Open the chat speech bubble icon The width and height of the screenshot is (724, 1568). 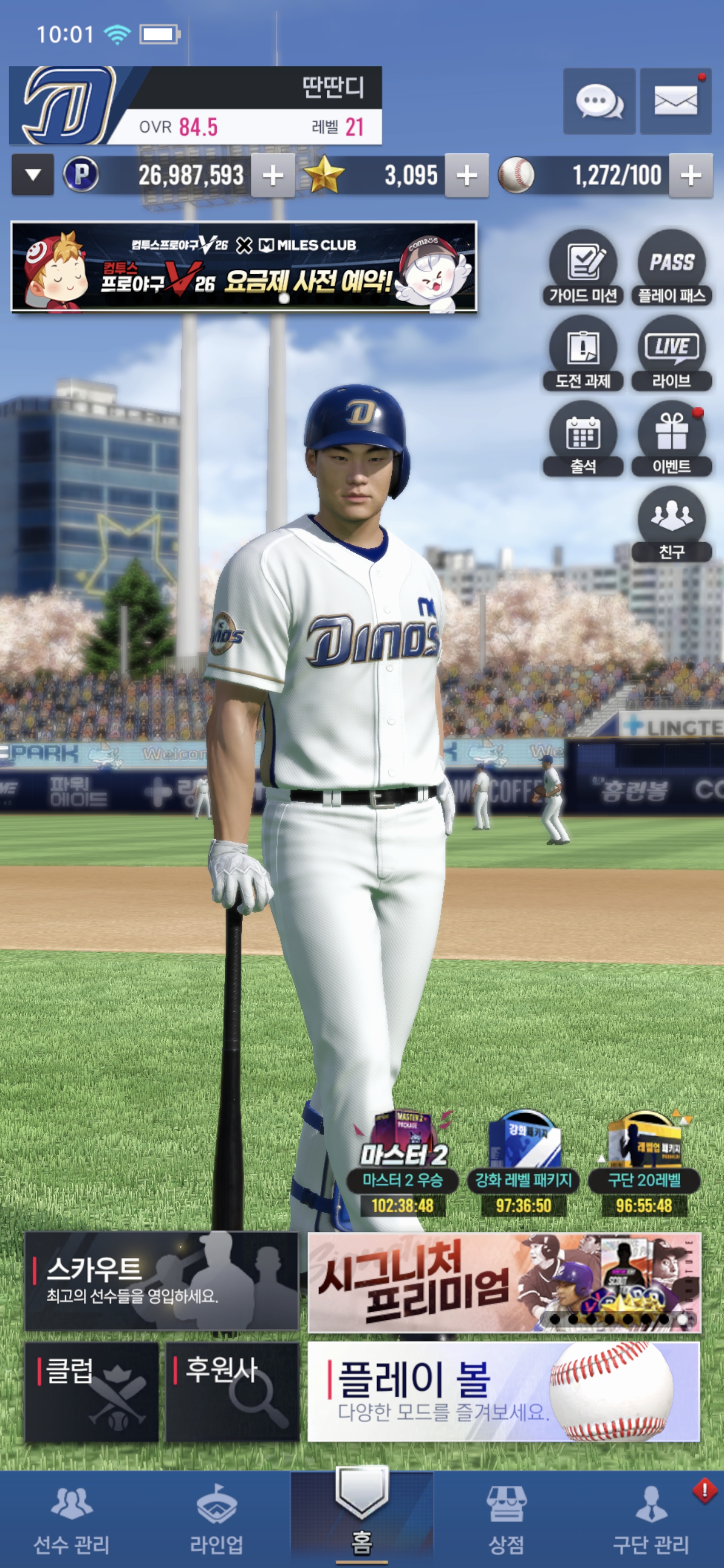click(x=599, y=101)
